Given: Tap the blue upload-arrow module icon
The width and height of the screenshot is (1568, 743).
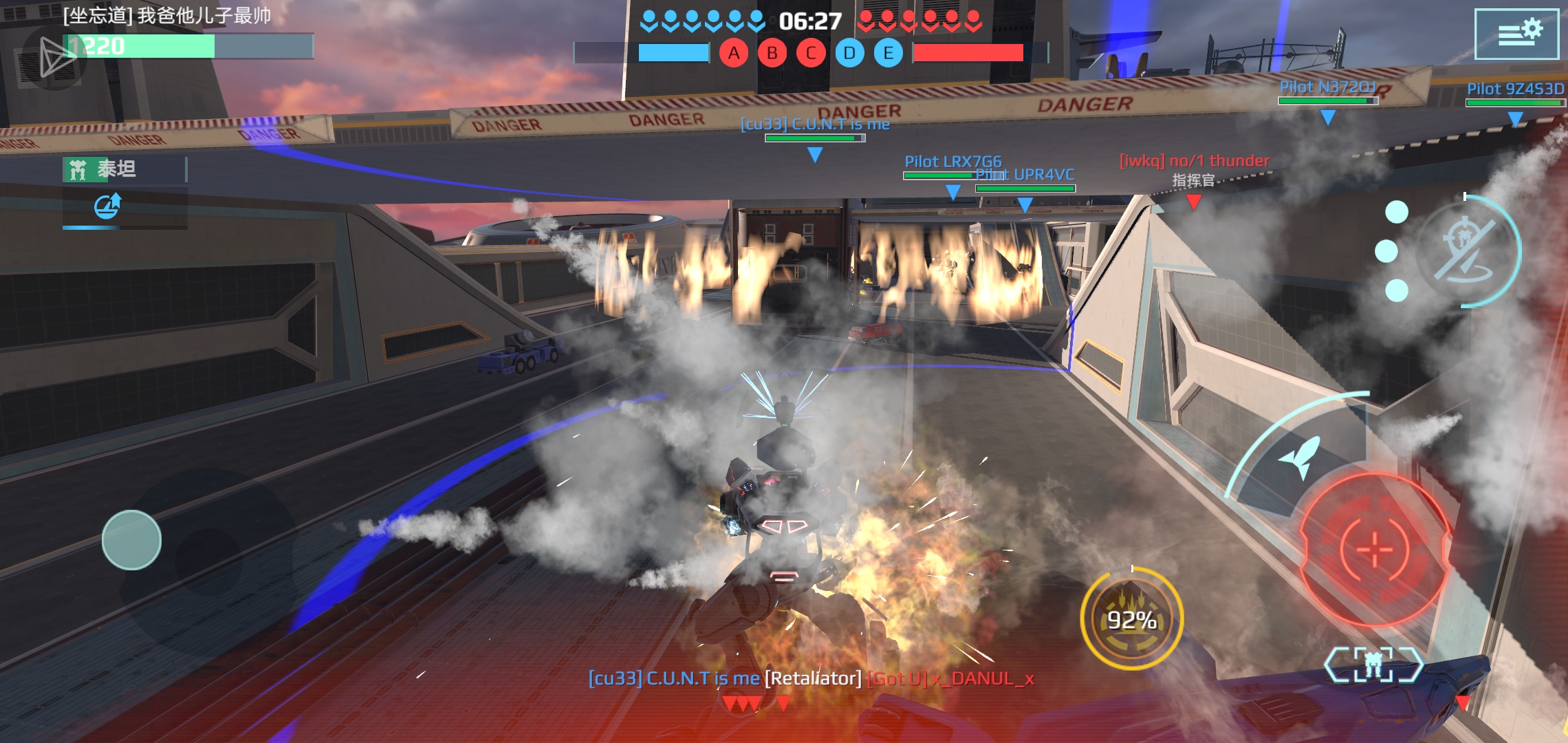Looking at the screenshot, I should (108, 206).
